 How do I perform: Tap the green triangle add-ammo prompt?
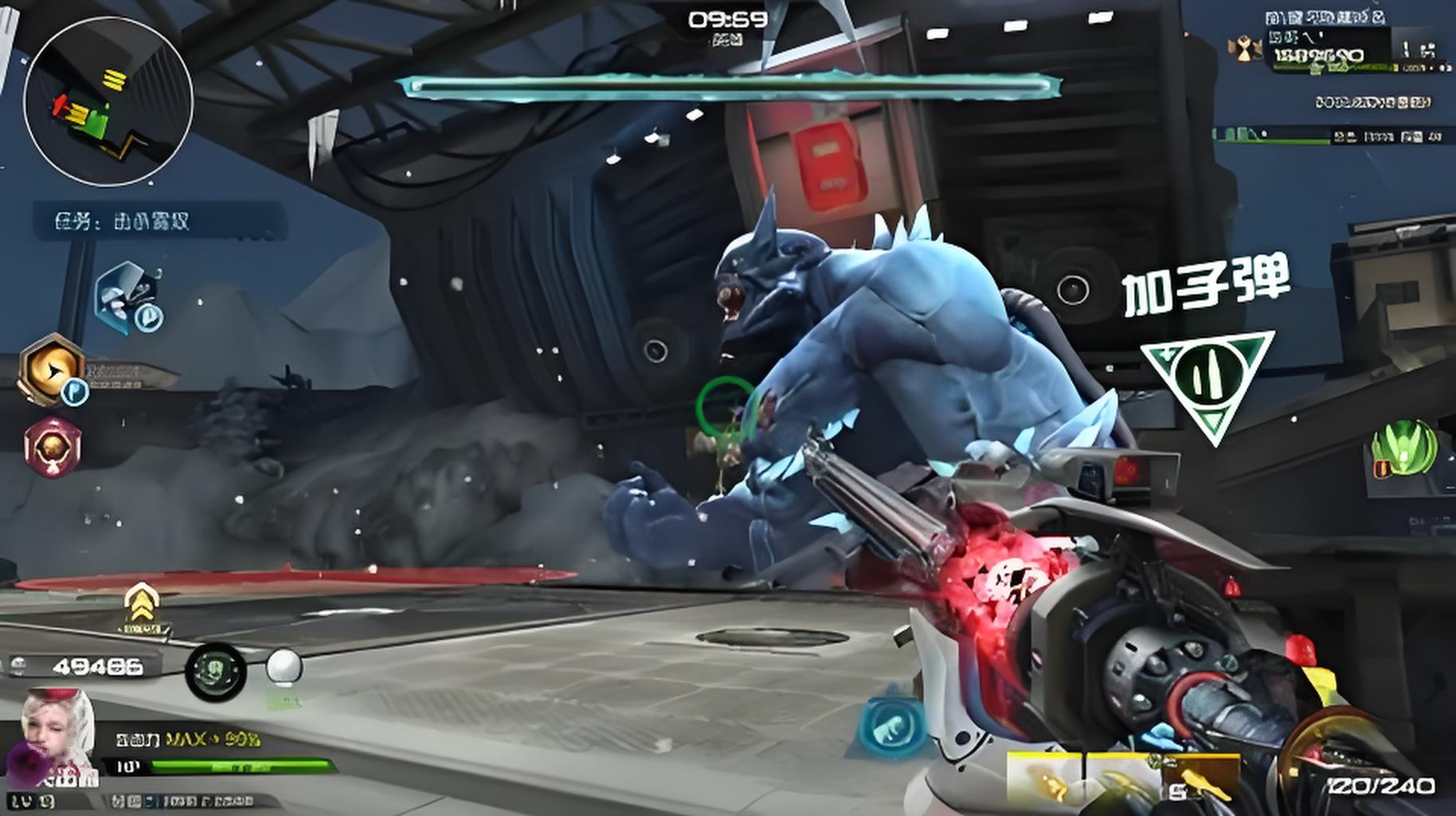tap(1207, 382)
